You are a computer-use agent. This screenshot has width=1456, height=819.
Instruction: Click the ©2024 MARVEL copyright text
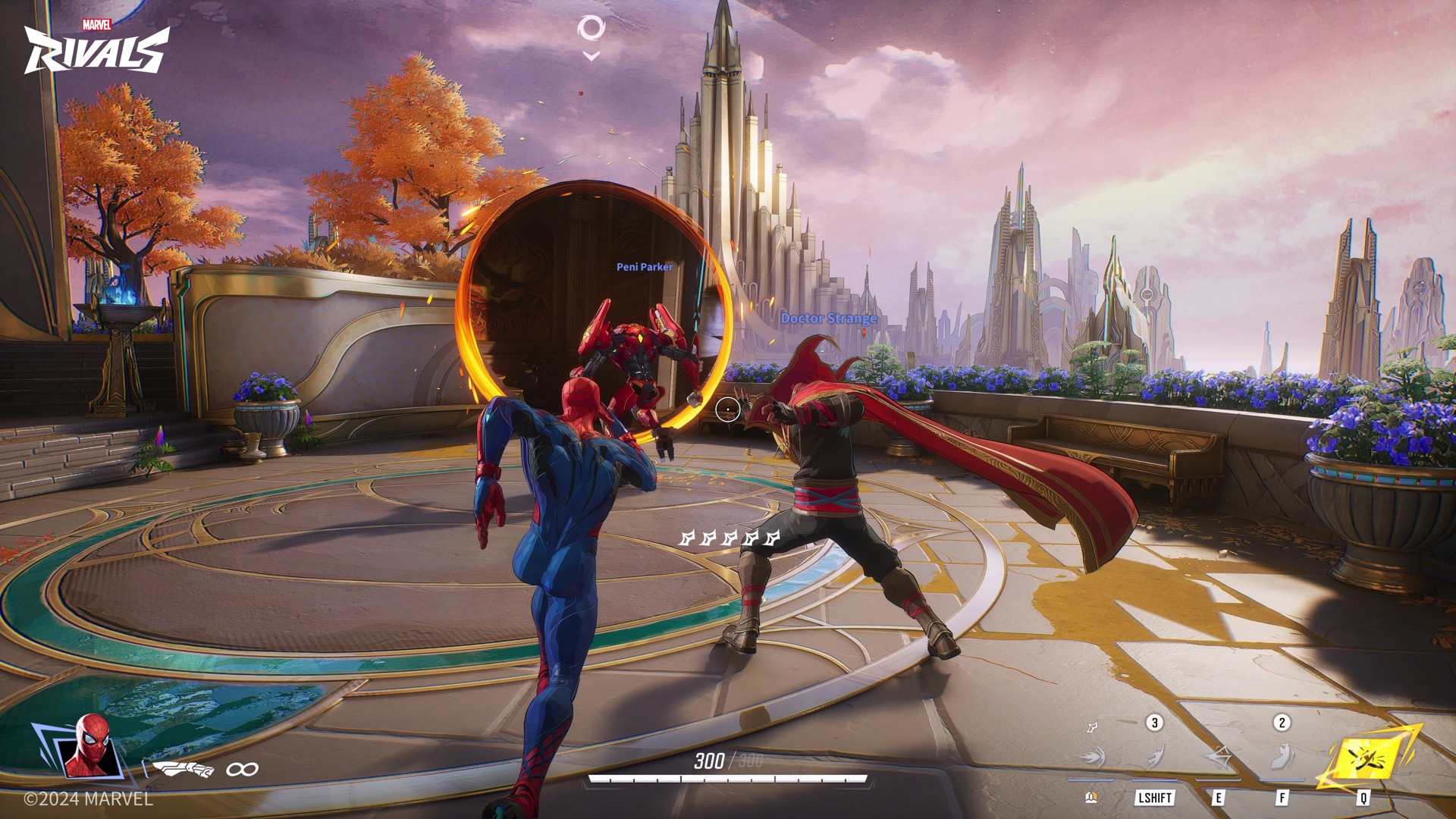pos(86,800)
